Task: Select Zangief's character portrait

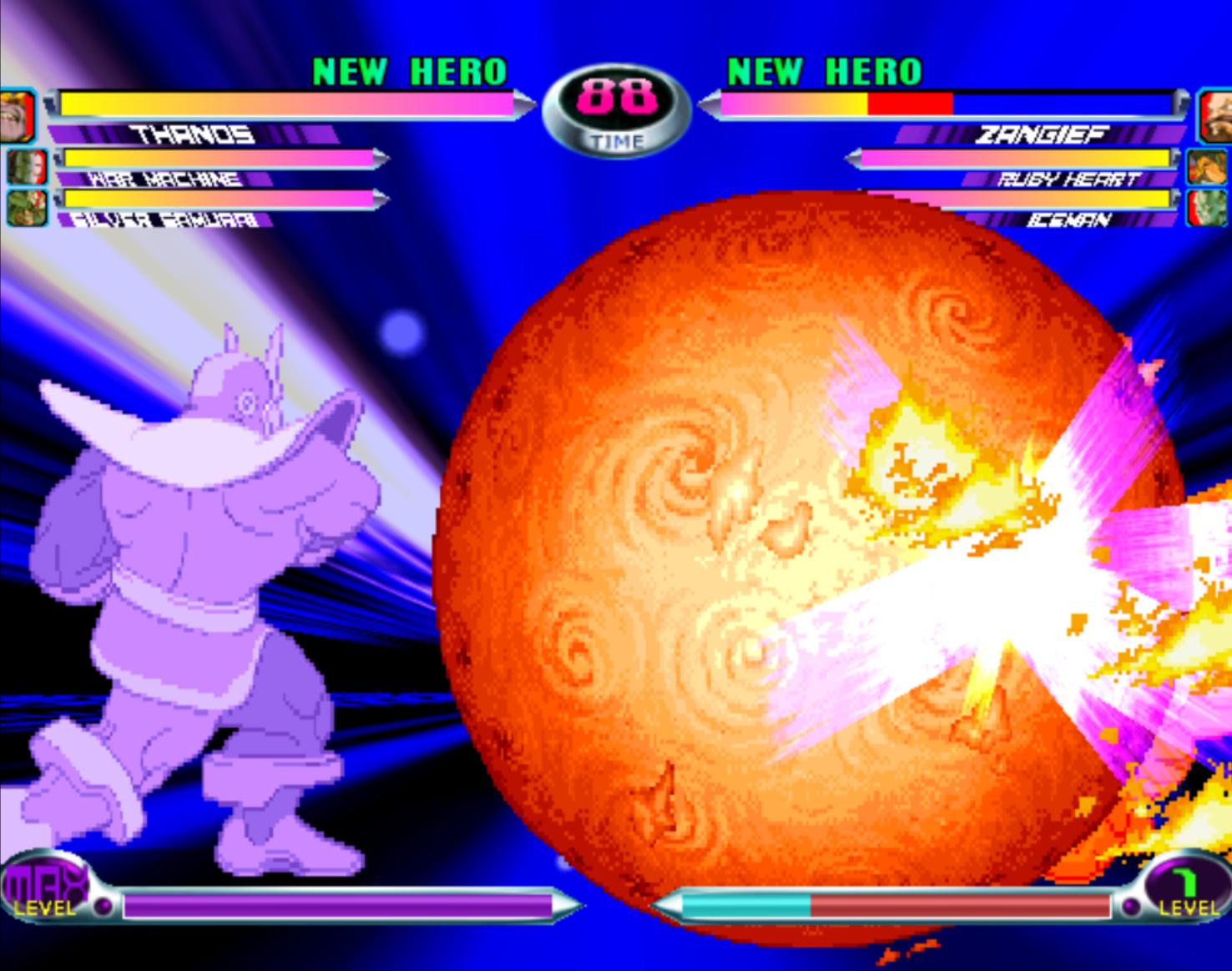Action: (x=1214, y=117)
